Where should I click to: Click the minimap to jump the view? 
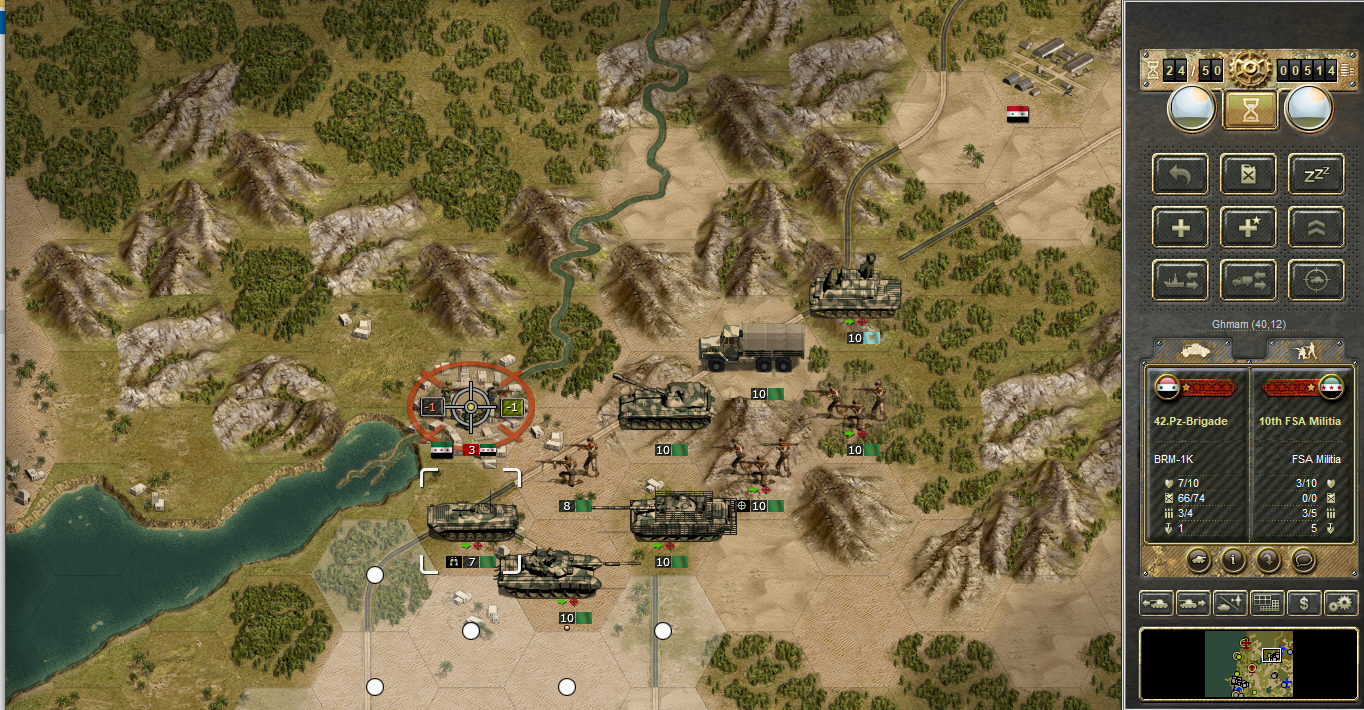[1248, 663]
